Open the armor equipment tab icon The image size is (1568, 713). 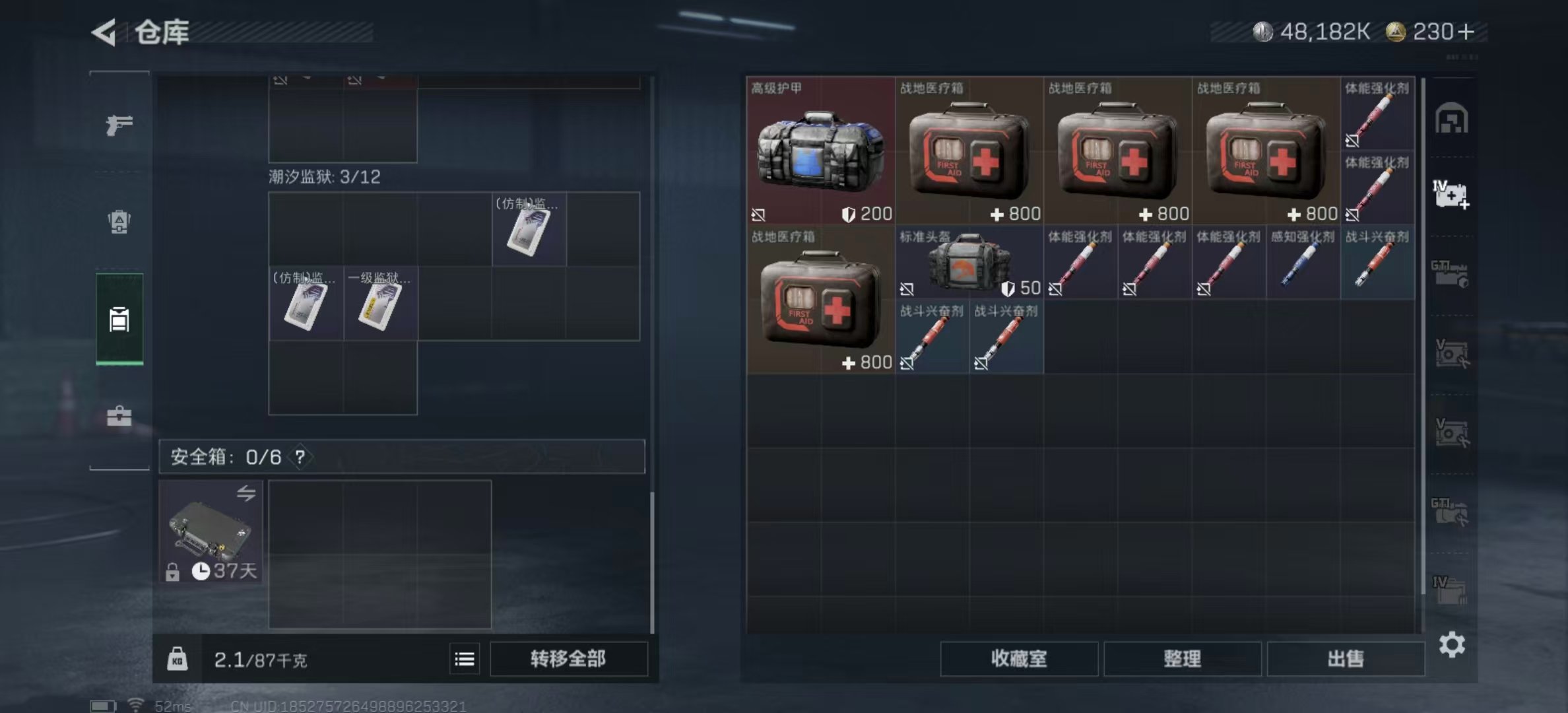click(x=119, y=223)
